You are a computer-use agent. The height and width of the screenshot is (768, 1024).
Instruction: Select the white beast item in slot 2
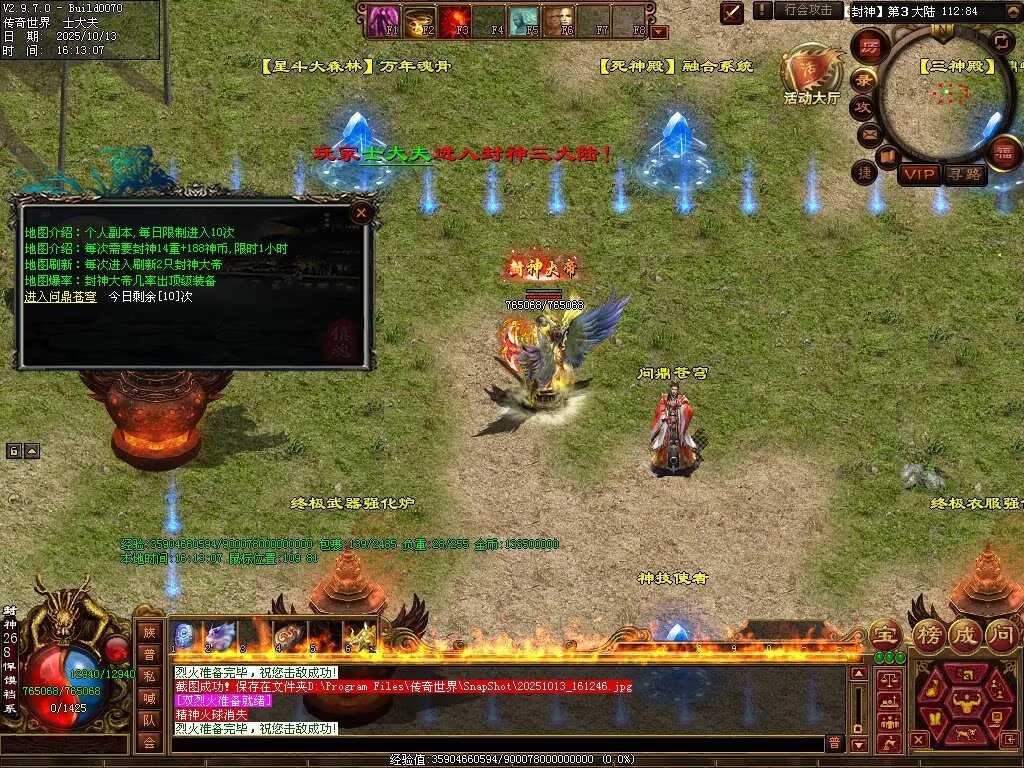coord(220,636)
